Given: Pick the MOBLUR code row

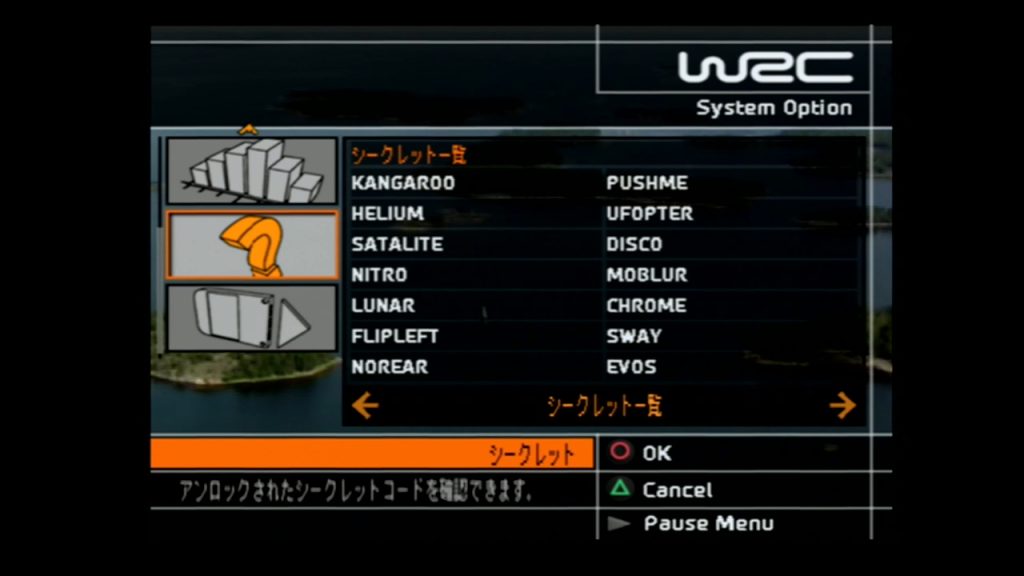Looking at the screenshot, I should 647,275.
